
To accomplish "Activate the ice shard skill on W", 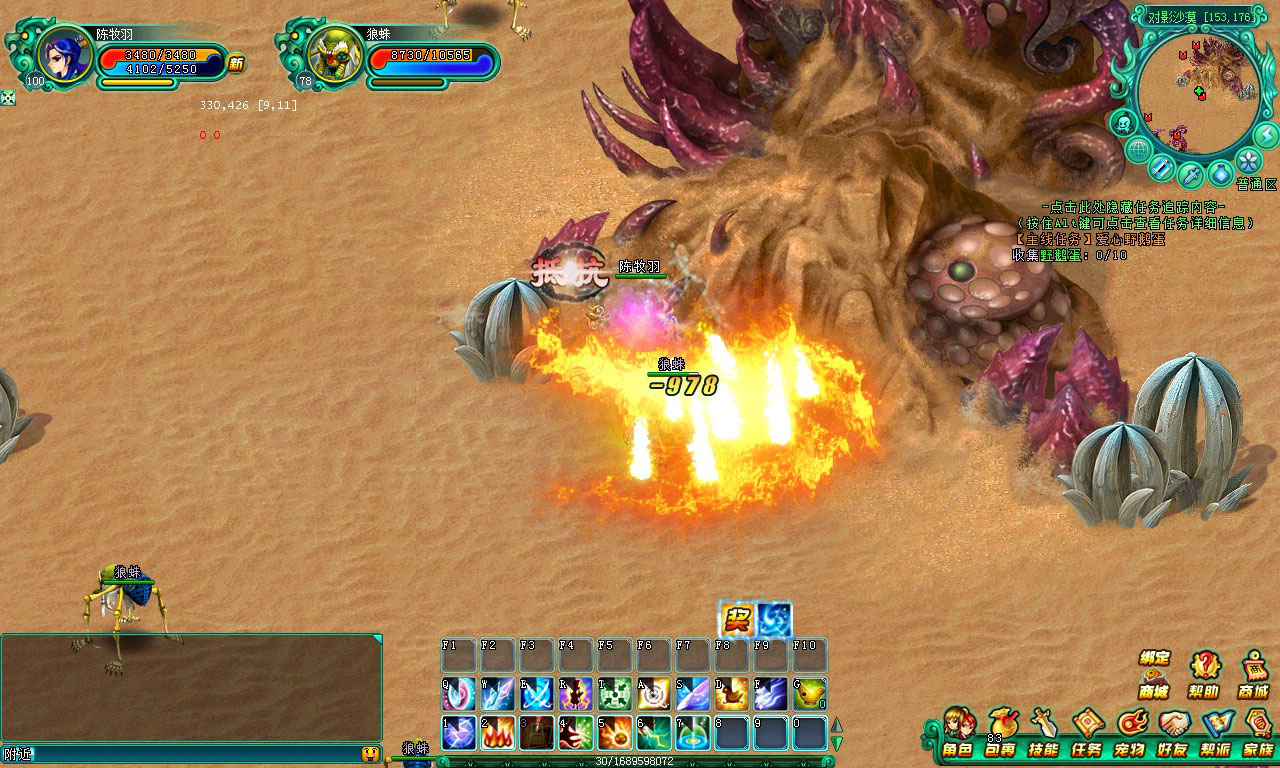I will tap(498, 694).
